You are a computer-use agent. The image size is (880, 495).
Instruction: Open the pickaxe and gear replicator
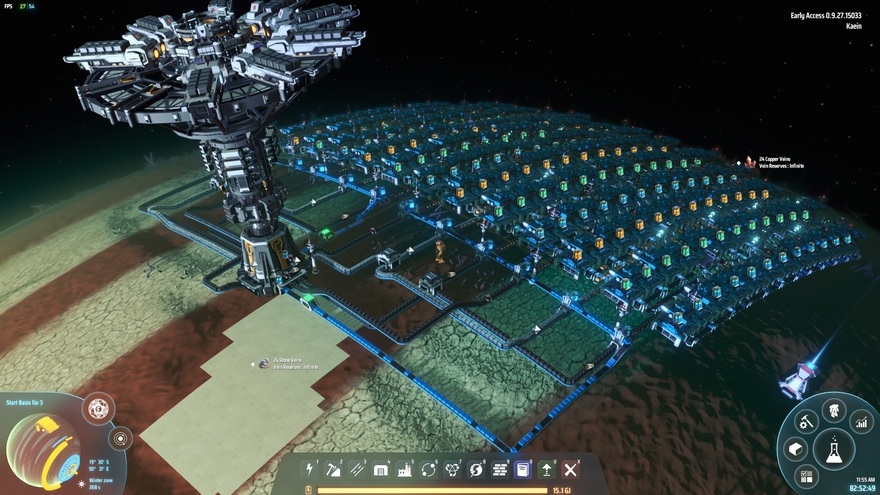click(x=804, y=423)
